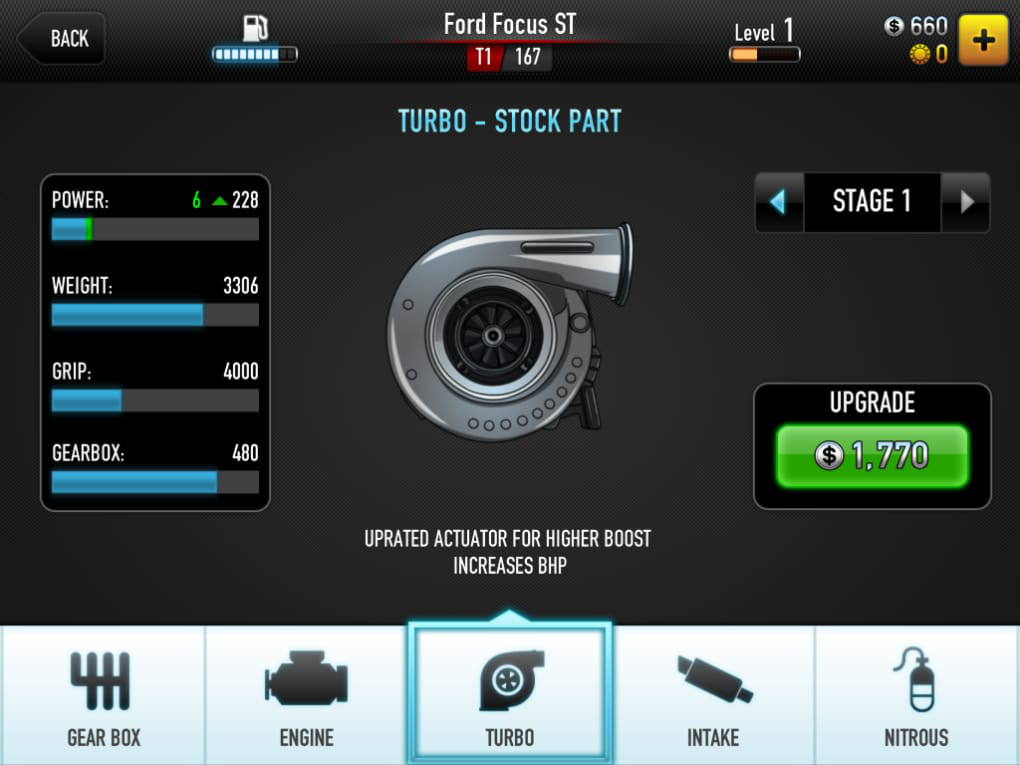This screenshot has height=765, width=1020.
Task: Open the Engine upgrades tab
Action: (306, 695)
